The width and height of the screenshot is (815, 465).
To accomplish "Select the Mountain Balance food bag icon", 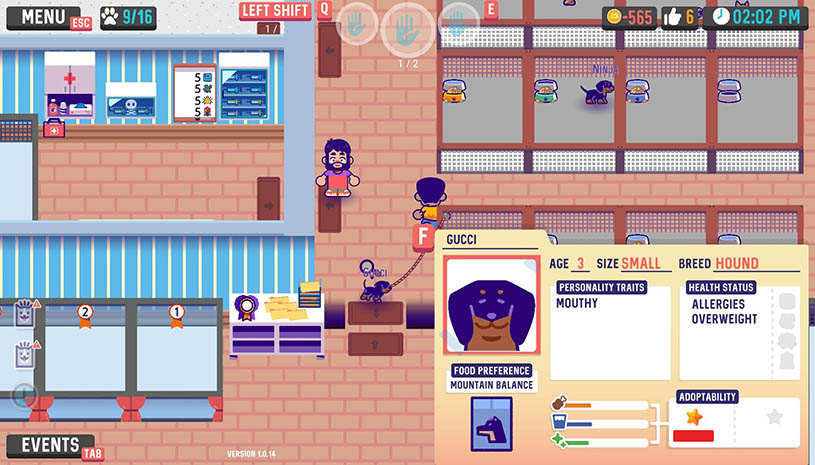I will pos(491,424).
